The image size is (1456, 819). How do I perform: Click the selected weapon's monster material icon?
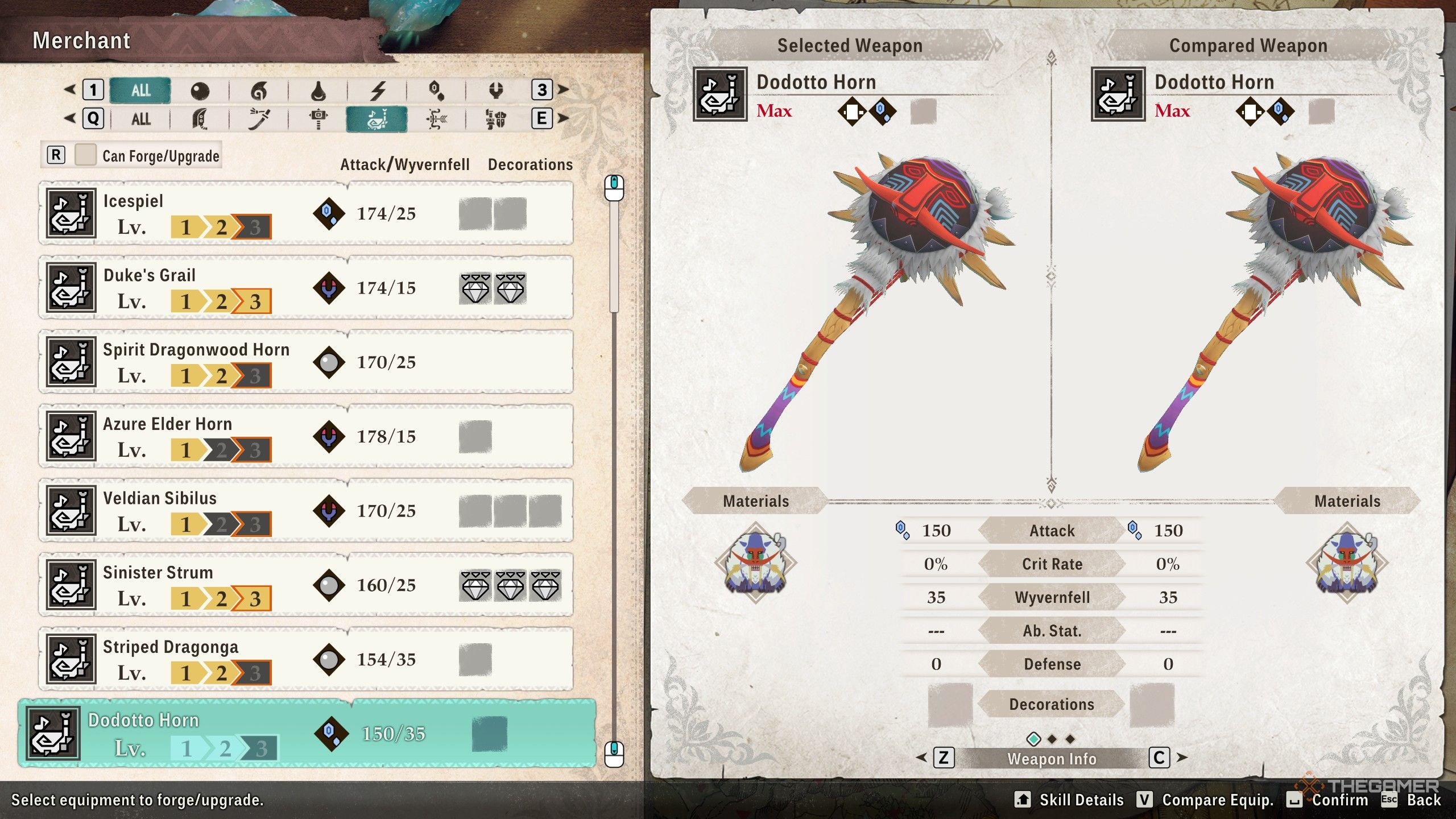coord(755,563)
